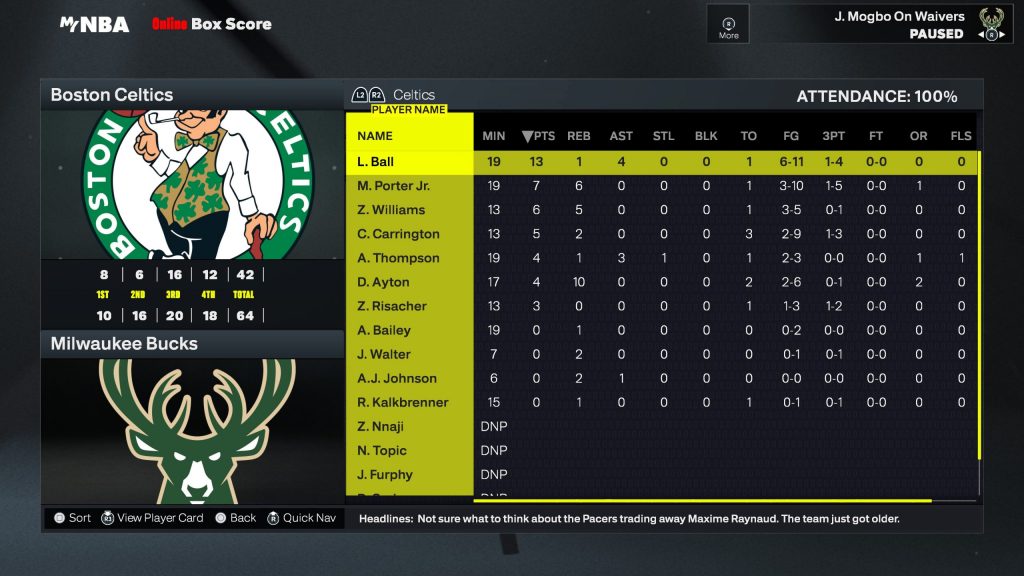Select the Z. Williams player row
Image resolution: width=1024 pixels, height=576 pixels.
click(391, 210)
